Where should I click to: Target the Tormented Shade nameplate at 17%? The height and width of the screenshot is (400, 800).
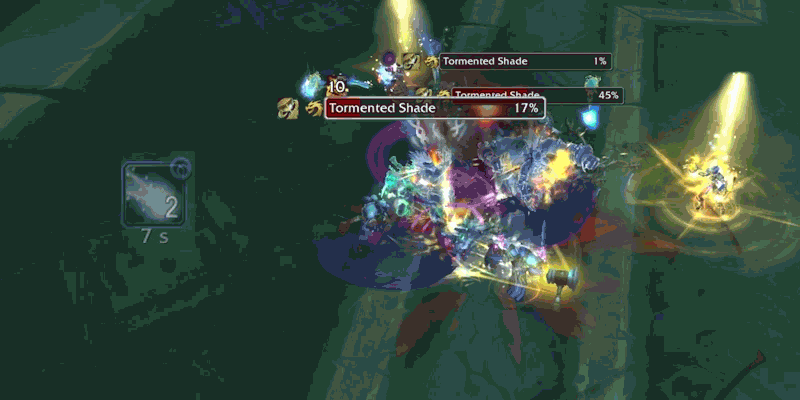tap(434, 108)
